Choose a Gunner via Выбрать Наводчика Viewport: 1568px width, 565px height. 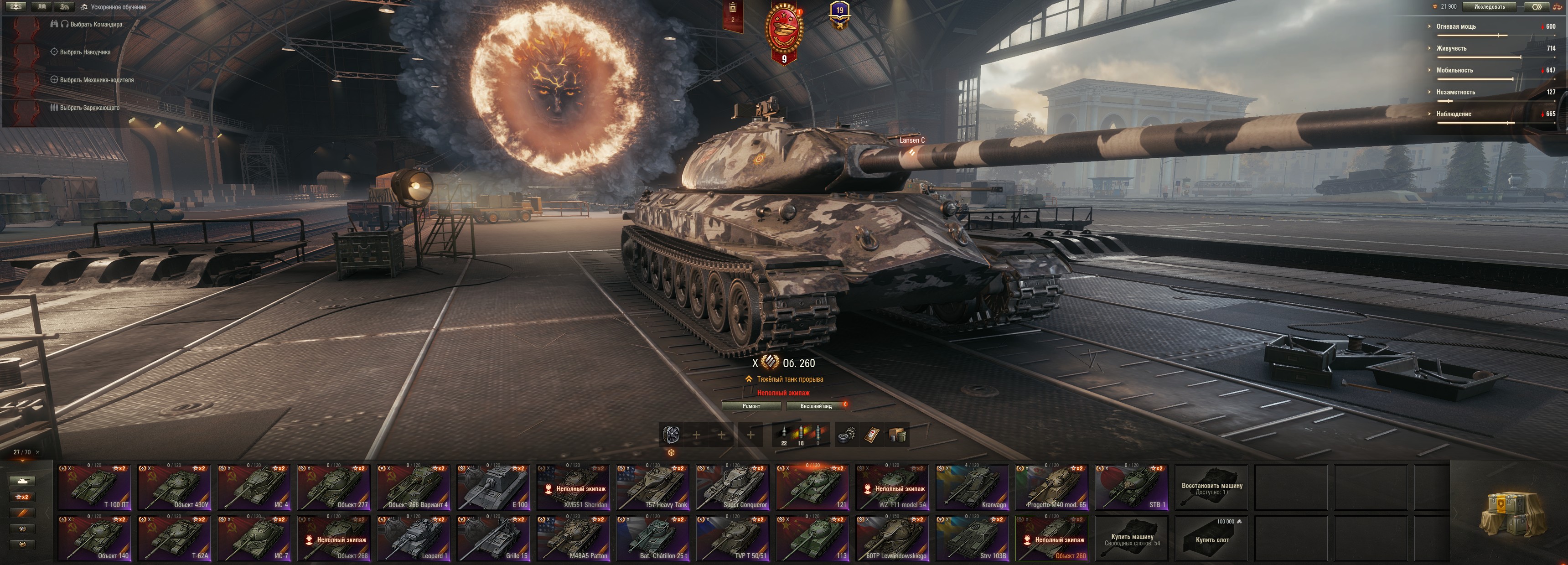point(85,52)
